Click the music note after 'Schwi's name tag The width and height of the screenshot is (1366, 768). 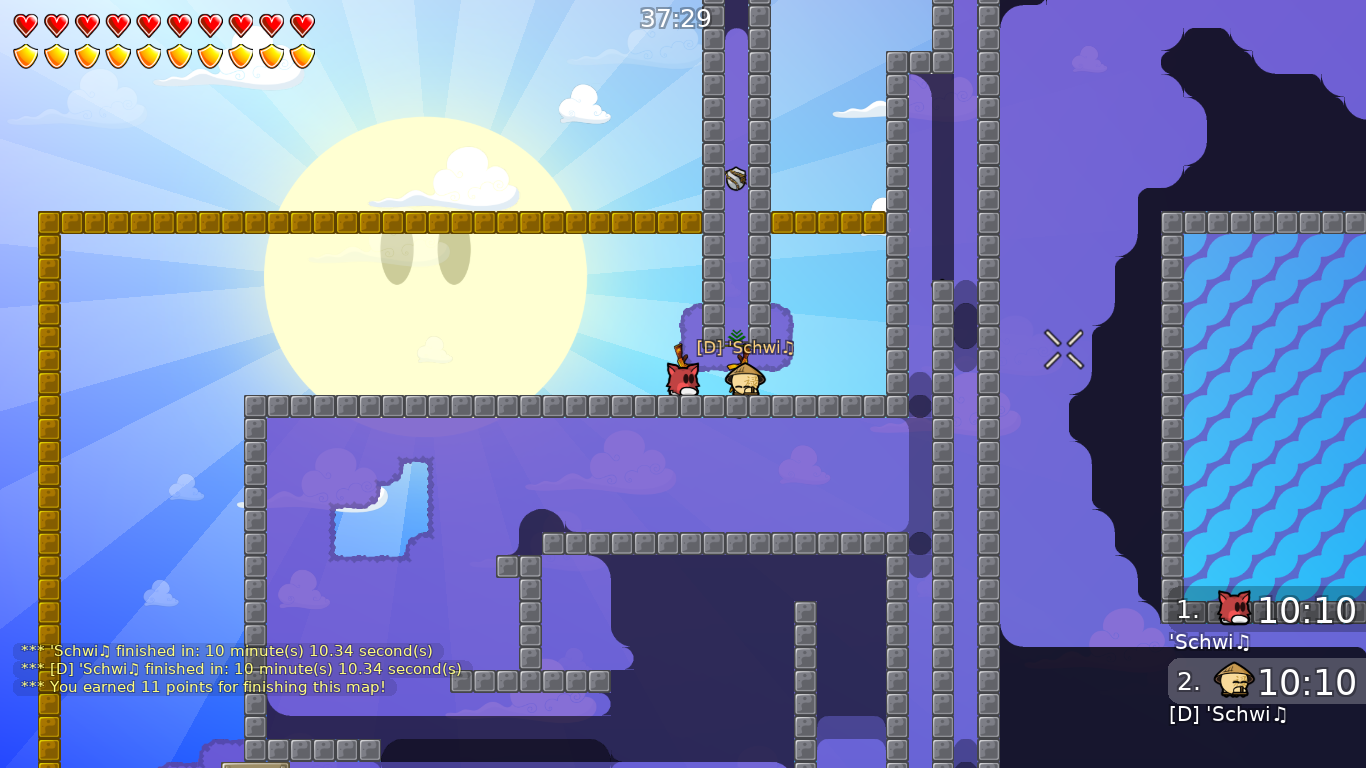(x=789, y=348)
